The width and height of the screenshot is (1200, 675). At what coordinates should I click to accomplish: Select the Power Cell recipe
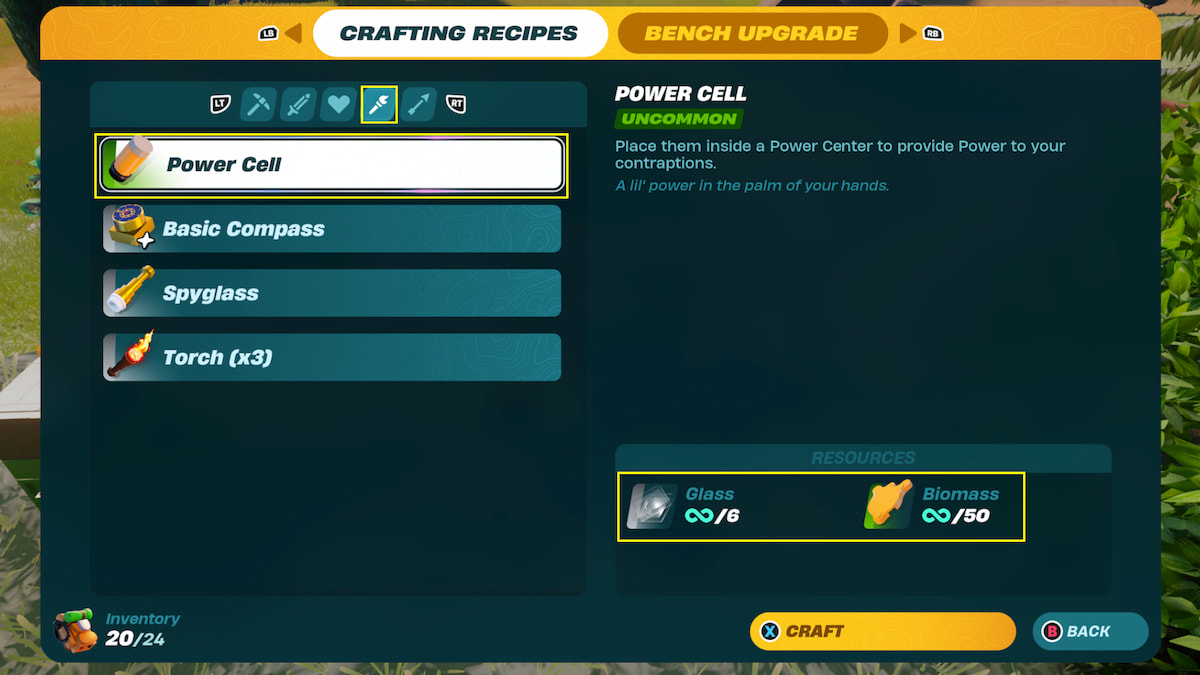tap(331, 165)
